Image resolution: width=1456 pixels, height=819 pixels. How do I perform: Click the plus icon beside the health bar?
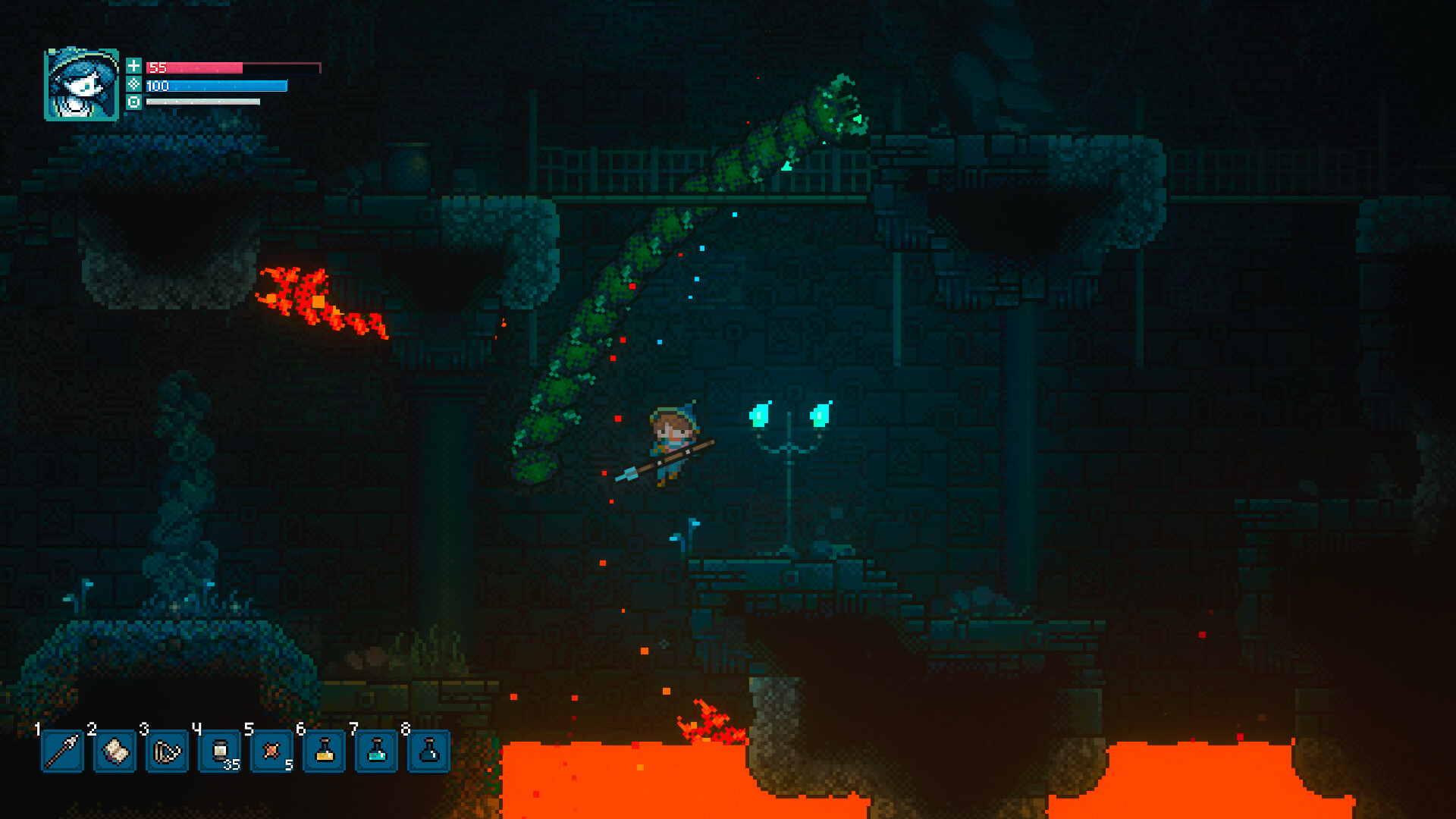[135, 67]
